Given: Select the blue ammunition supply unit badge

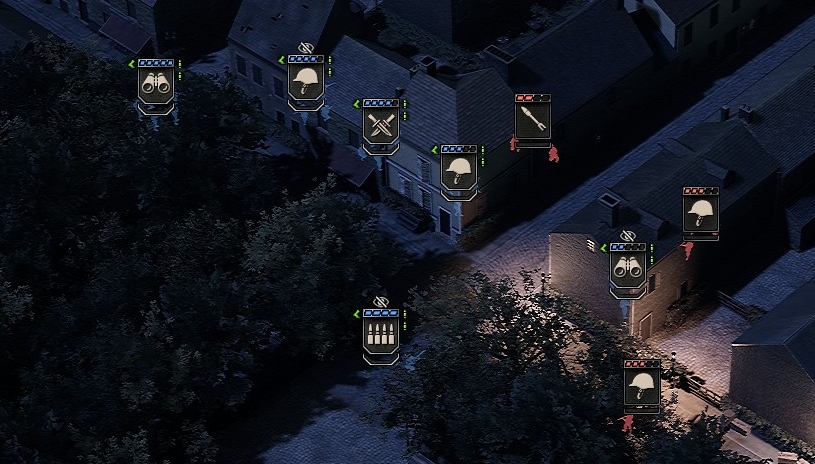Looking at the screenshot, I should (381, 334).
